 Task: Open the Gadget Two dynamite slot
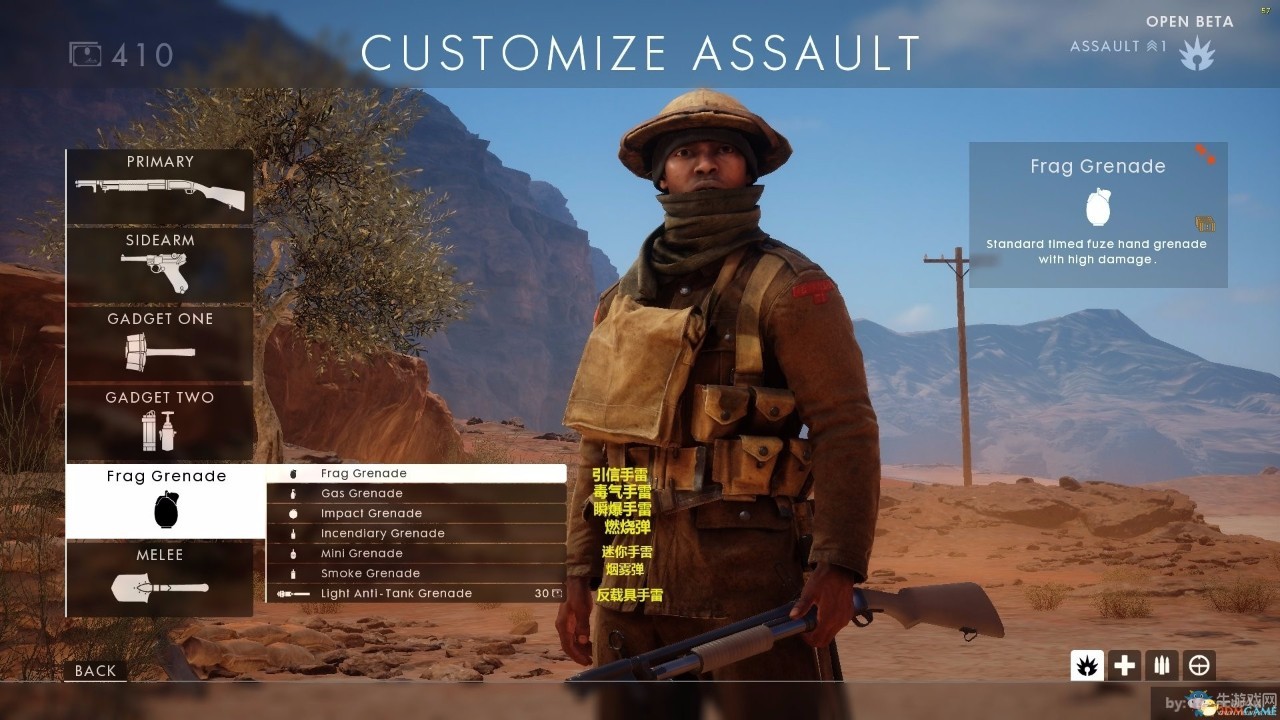point(160,422)
